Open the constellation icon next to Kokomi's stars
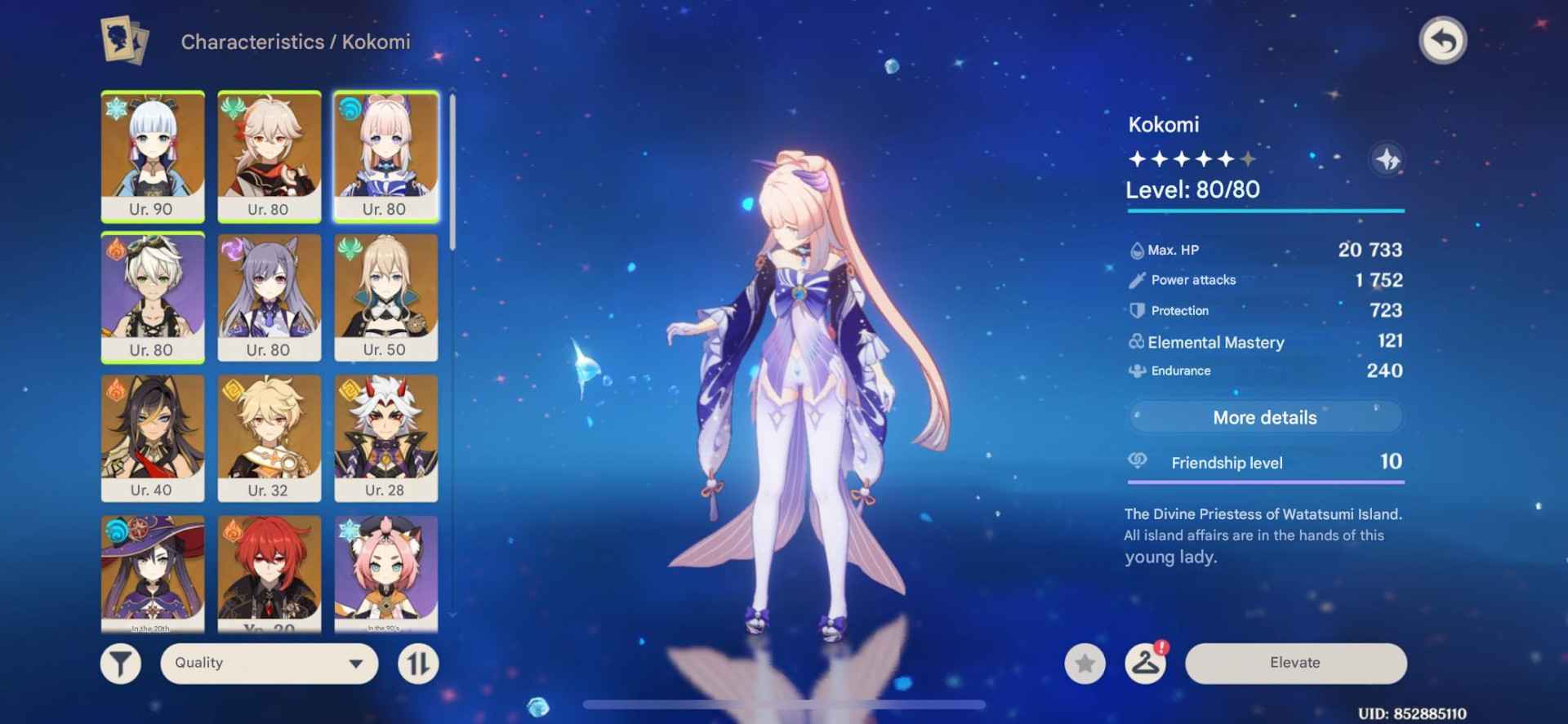The height and width of the screenshot is (724, 1568). [x=1390, y=160]
